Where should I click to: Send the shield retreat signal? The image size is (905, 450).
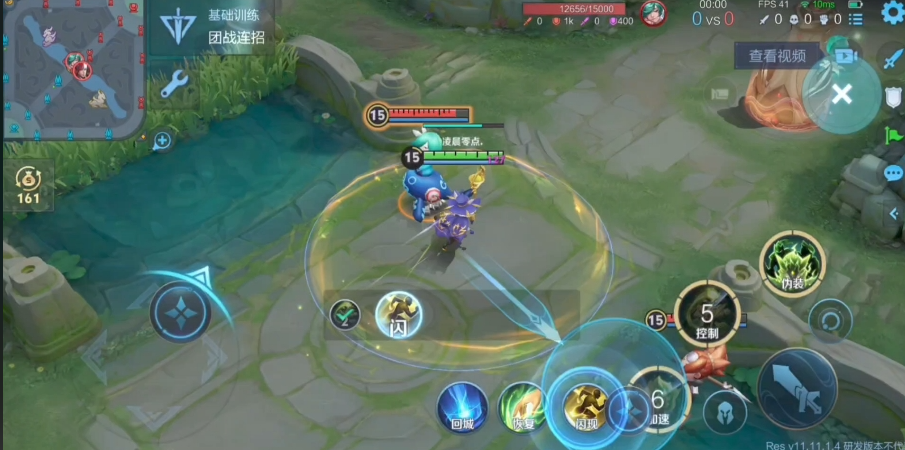pos(892,96)
